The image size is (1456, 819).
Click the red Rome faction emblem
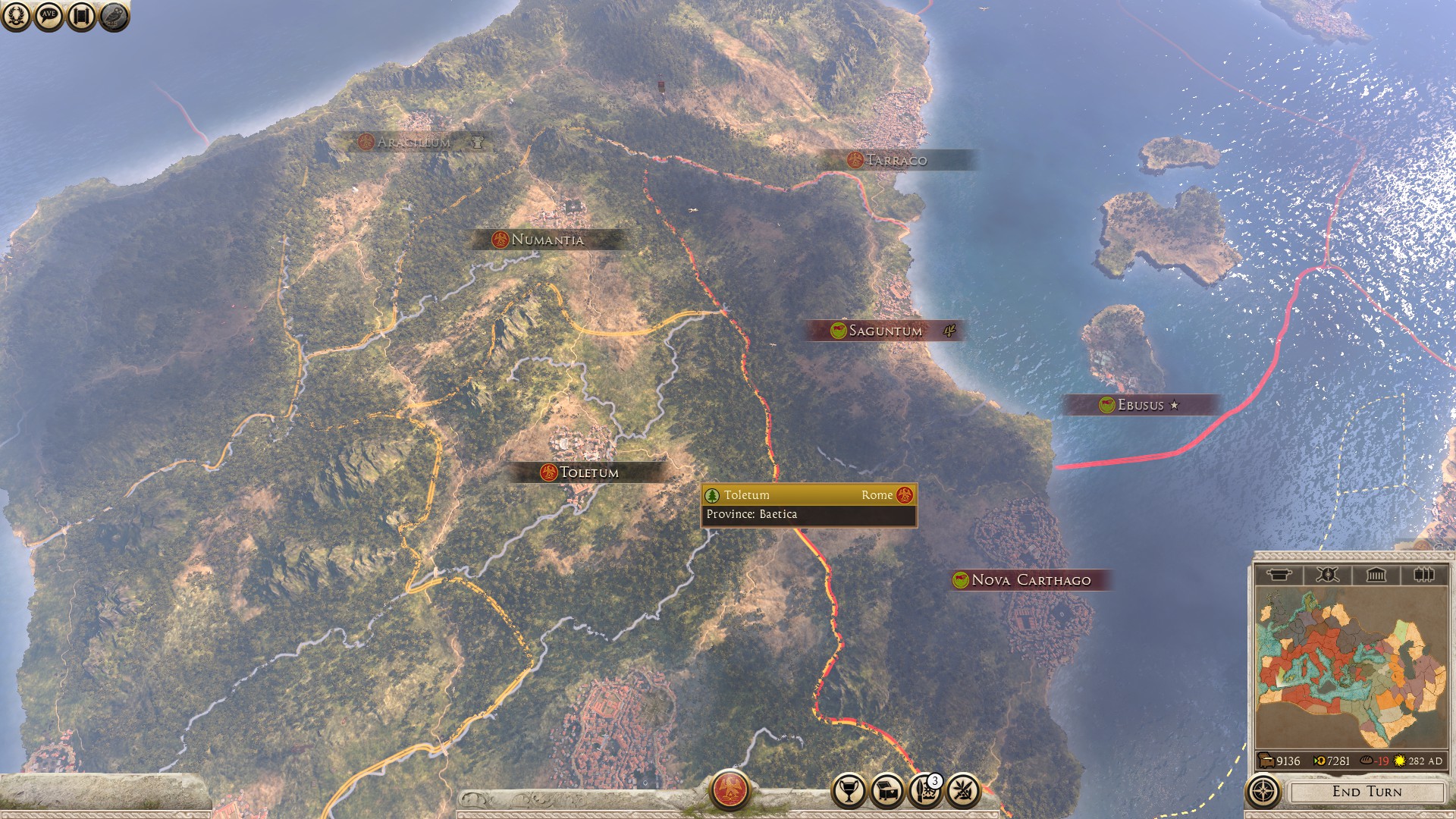point(730,790)
